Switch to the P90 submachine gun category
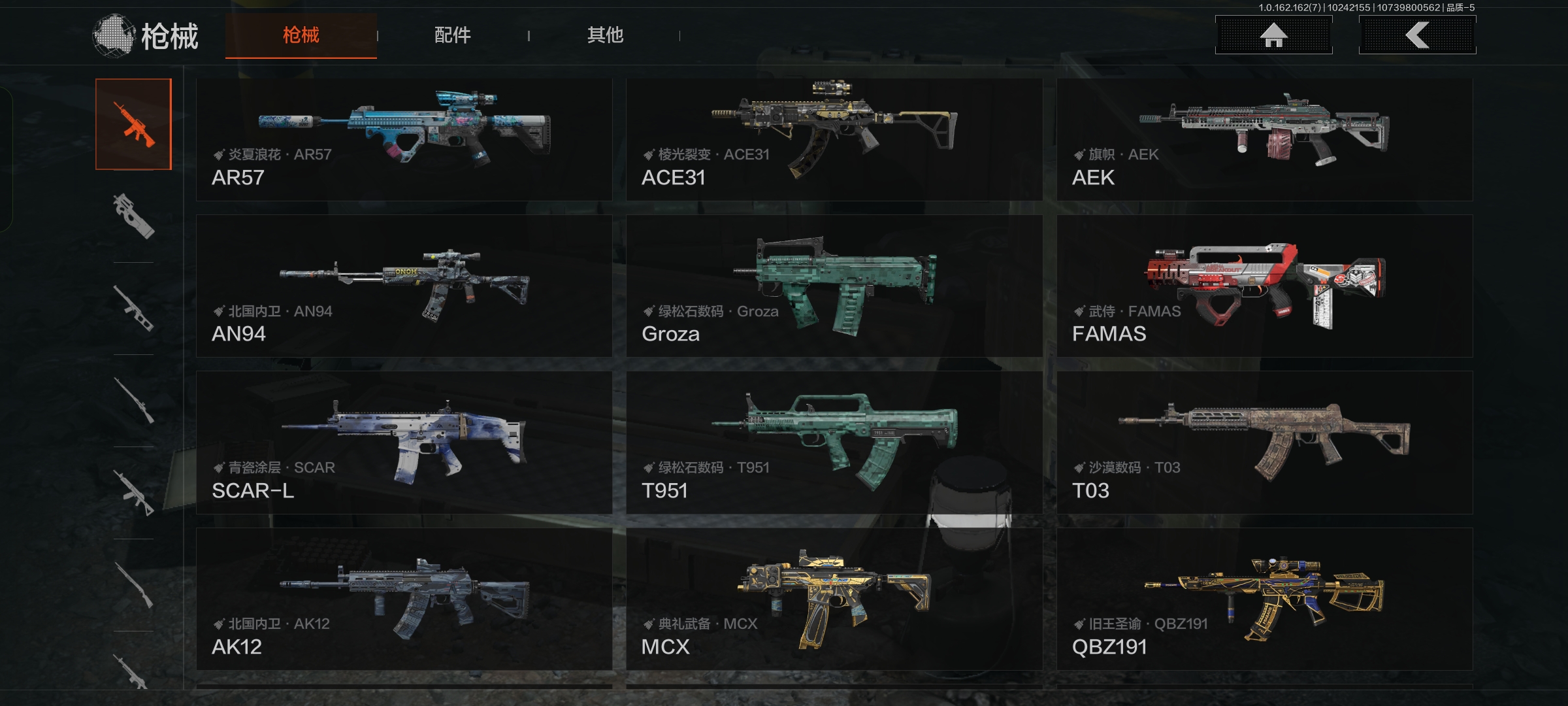The width and height of the screenshot is (1568, 706). [x=133, y=216]
